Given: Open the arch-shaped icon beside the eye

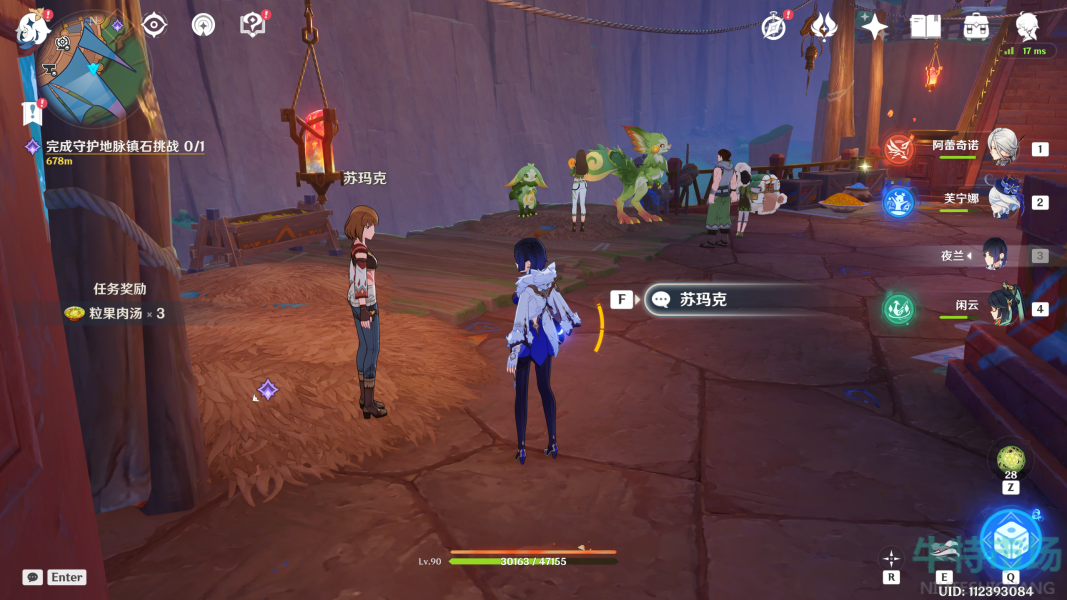Looking at the screenshot, I should click(204, 25).
